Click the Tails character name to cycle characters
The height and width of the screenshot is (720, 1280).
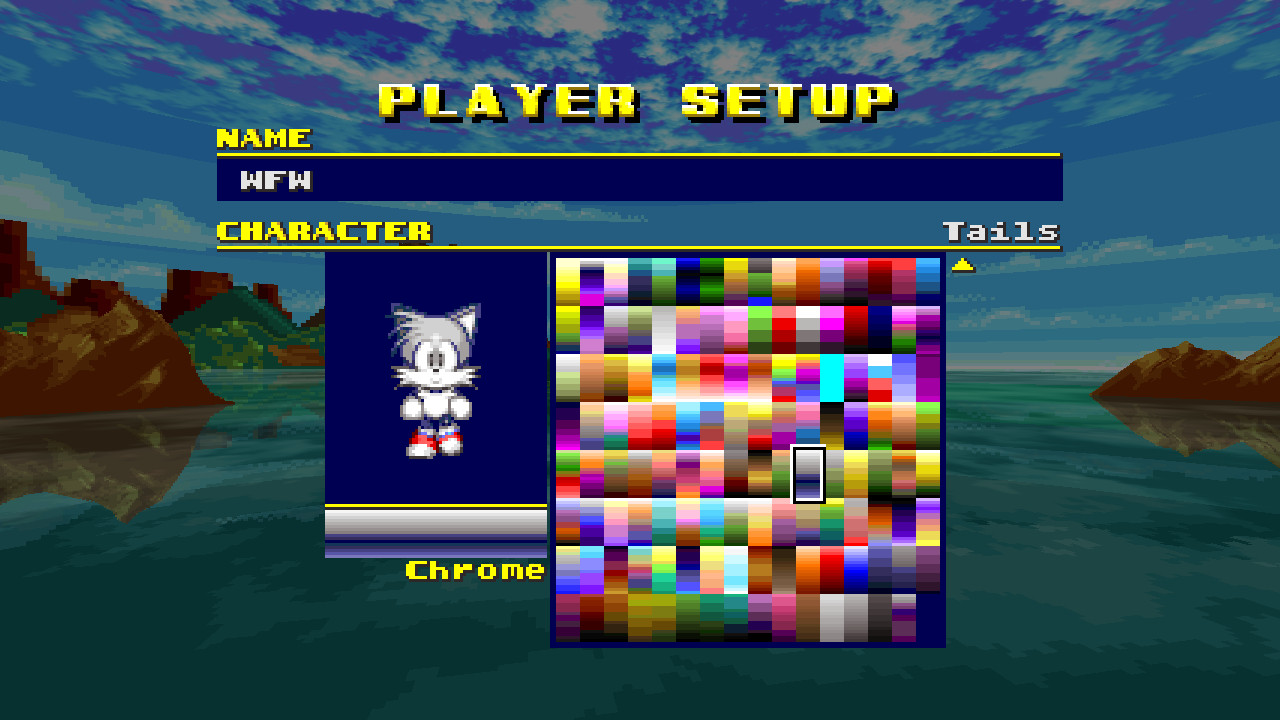click(x=1001, y=231)
